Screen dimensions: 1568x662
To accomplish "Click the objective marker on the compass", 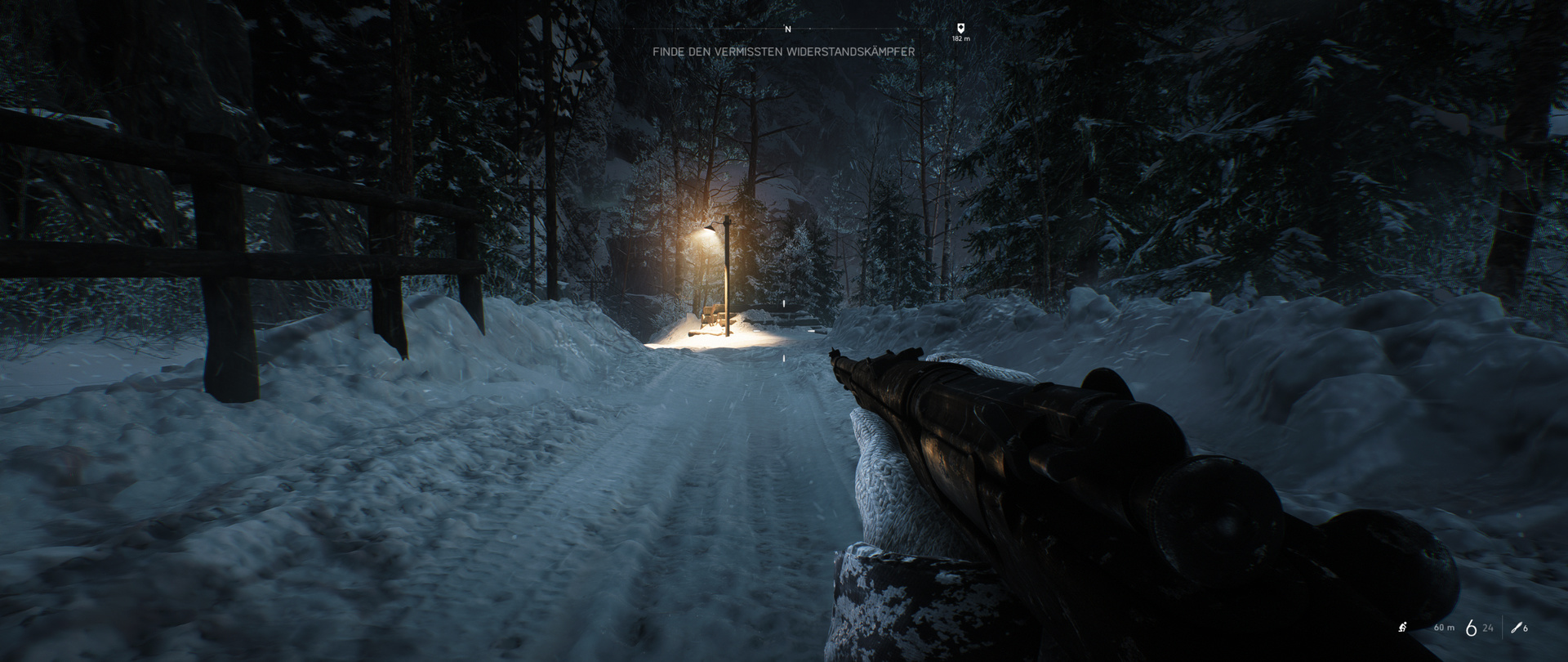I will (x=960, y=28).
